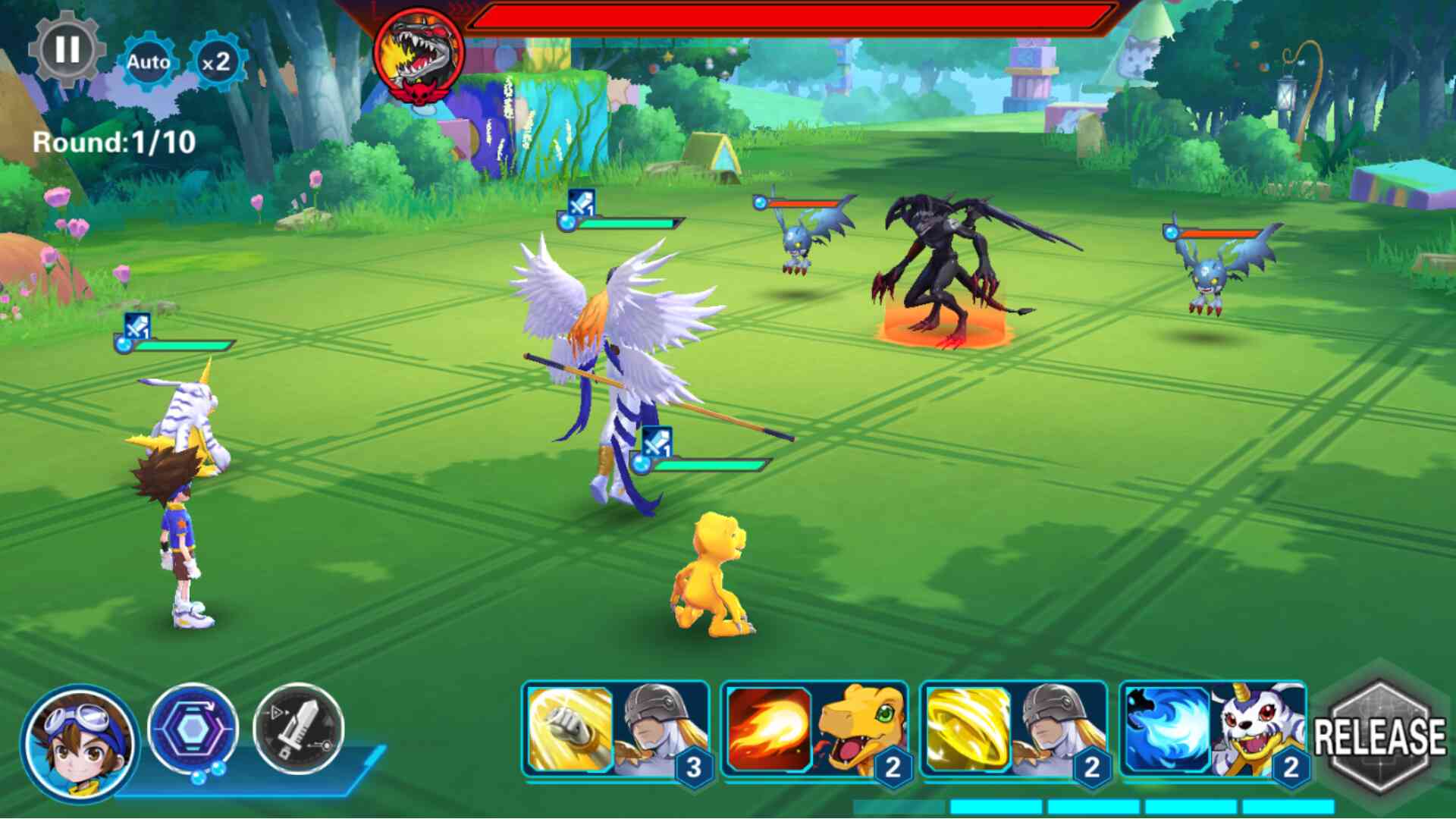Toggle the x2 battle speed
Screen dimensions: 1456x819
click(216, 62)
